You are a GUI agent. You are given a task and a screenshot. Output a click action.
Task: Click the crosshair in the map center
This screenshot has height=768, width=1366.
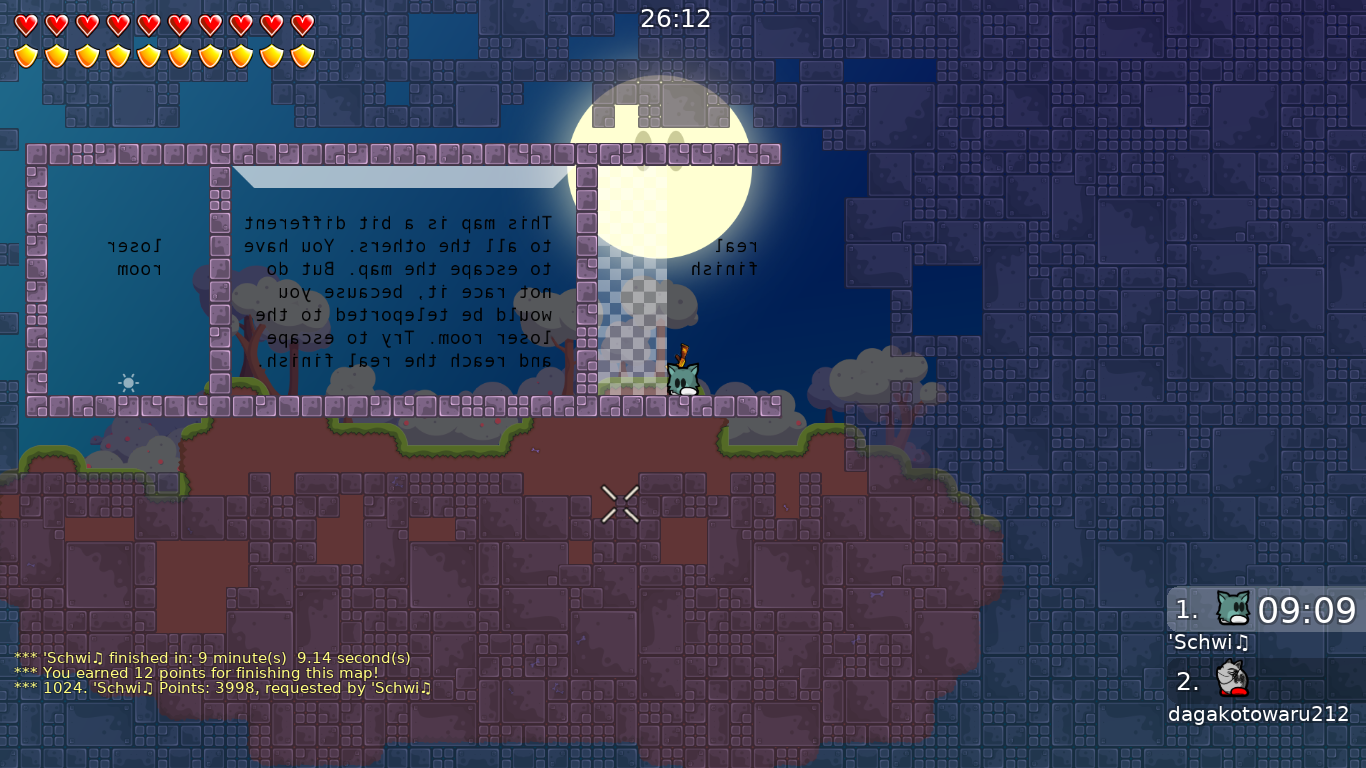(x=619, y=504)
